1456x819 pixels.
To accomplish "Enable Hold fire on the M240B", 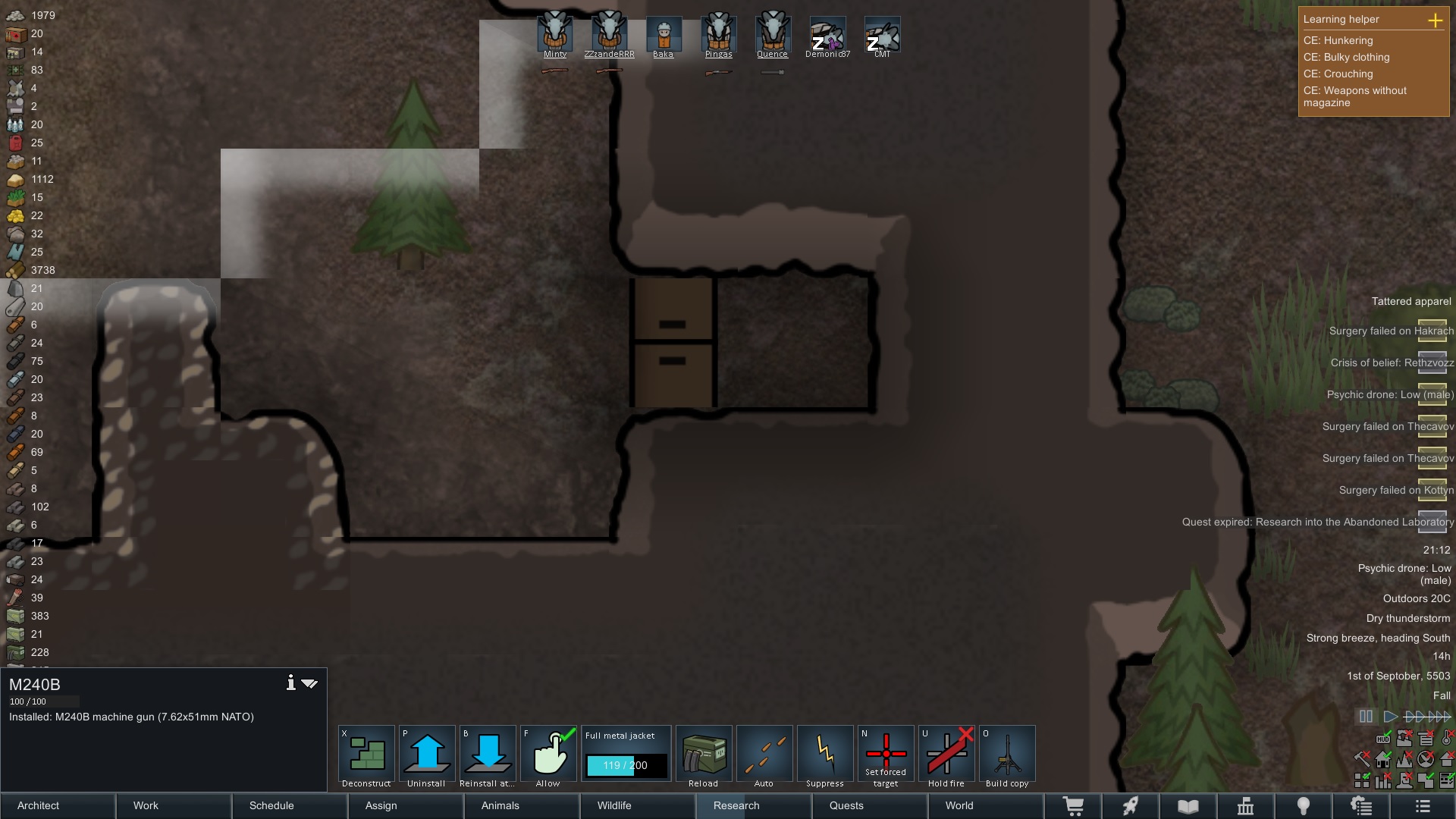I will tap(946, 755).
